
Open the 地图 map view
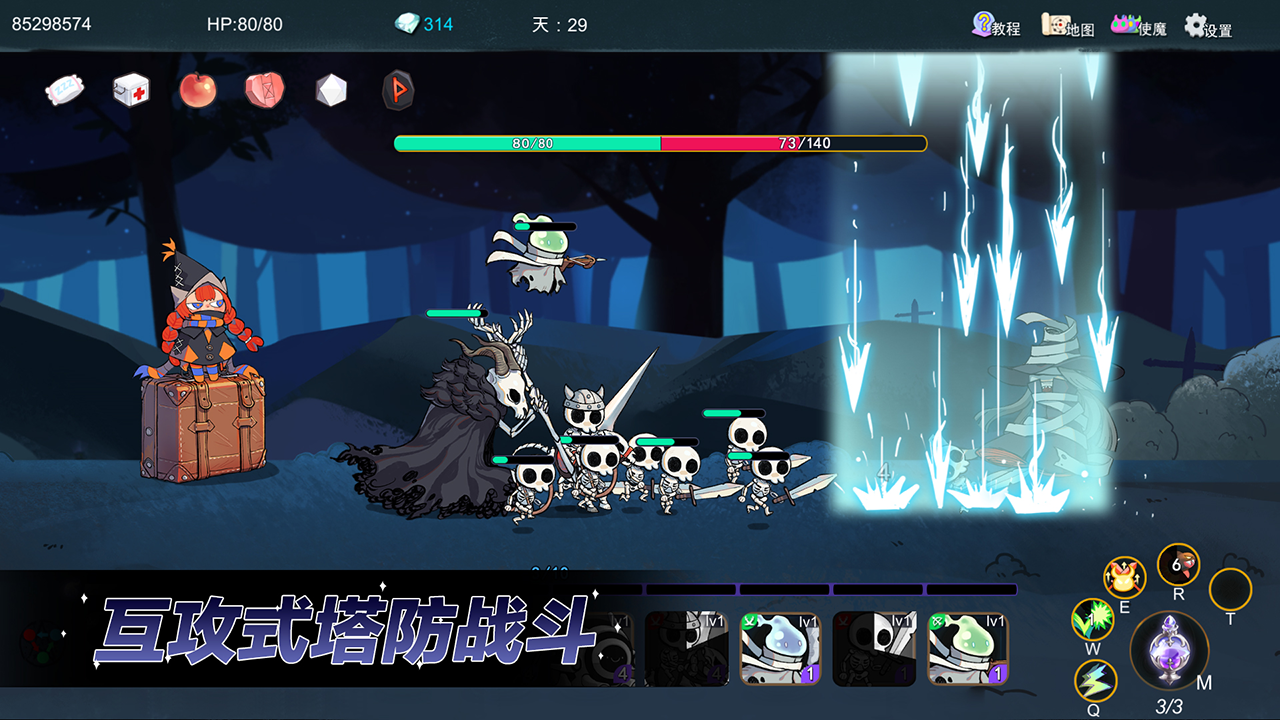(1064, 26)
